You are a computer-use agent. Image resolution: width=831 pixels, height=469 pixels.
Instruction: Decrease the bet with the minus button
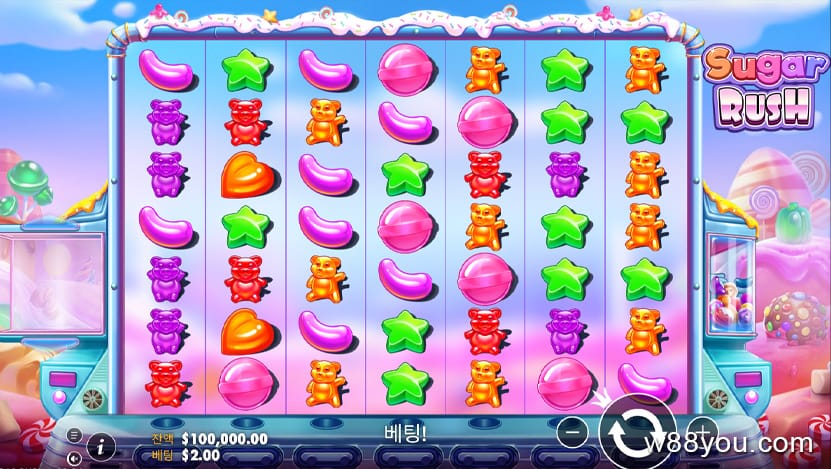point(570,433)
